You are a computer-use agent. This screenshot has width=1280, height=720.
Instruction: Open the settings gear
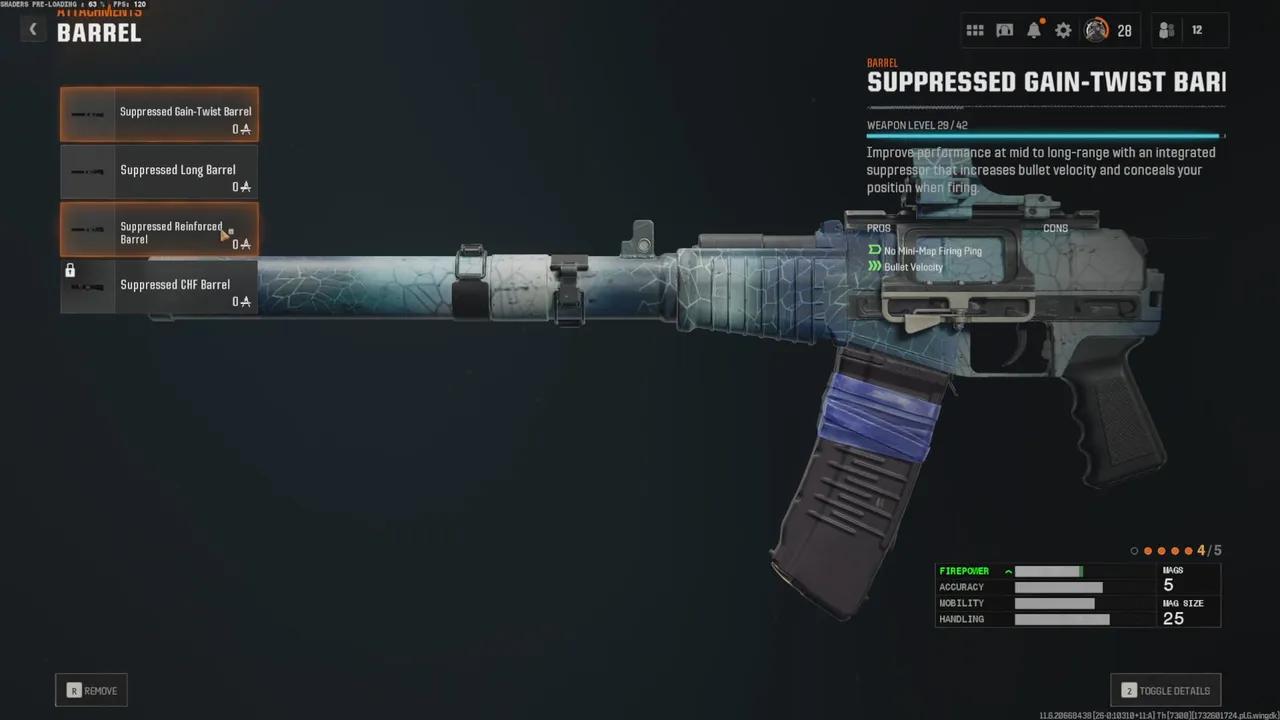pos(1063,30)
